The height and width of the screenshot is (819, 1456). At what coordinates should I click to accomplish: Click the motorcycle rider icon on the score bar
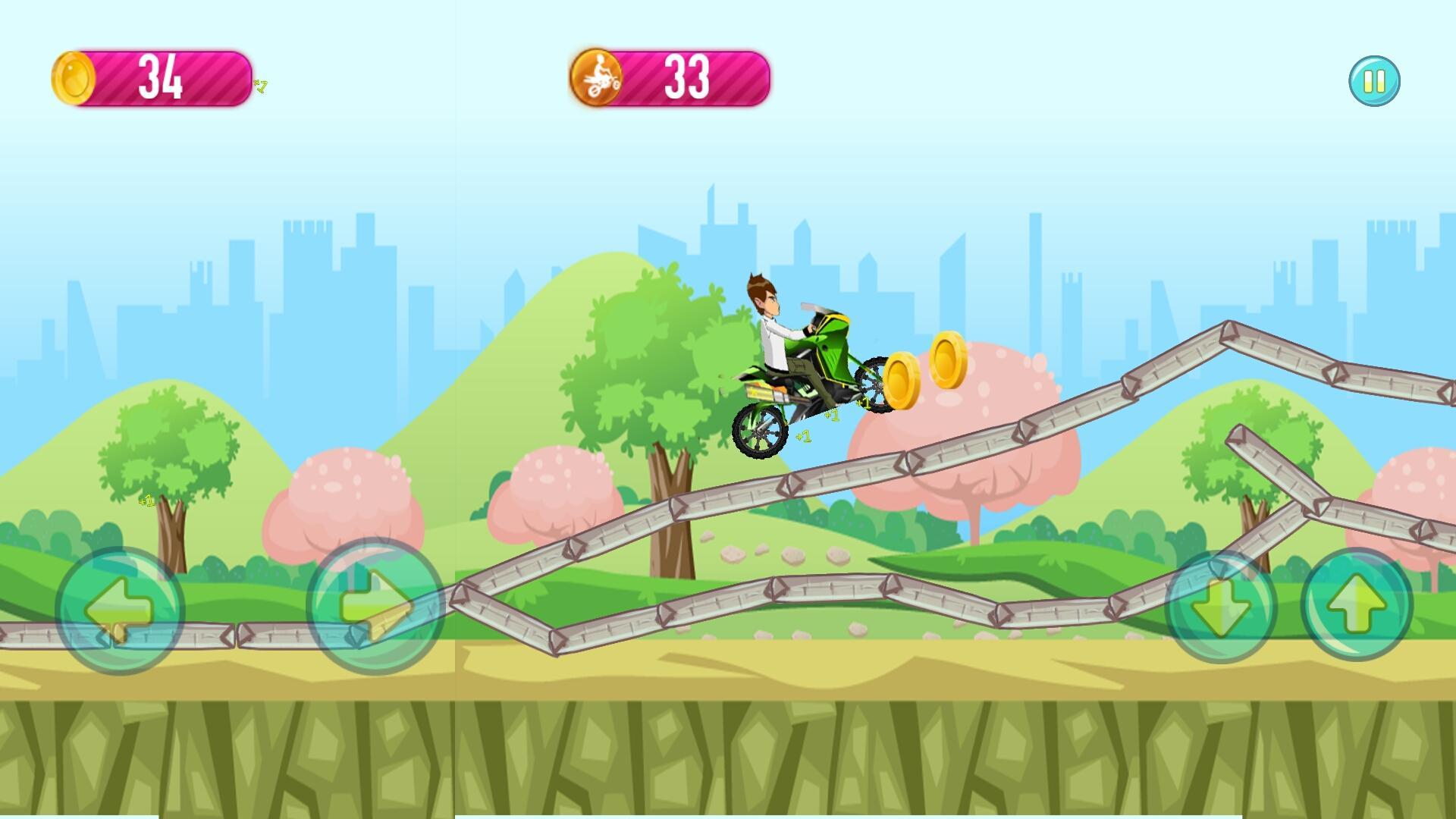click(x=598, y=77)
